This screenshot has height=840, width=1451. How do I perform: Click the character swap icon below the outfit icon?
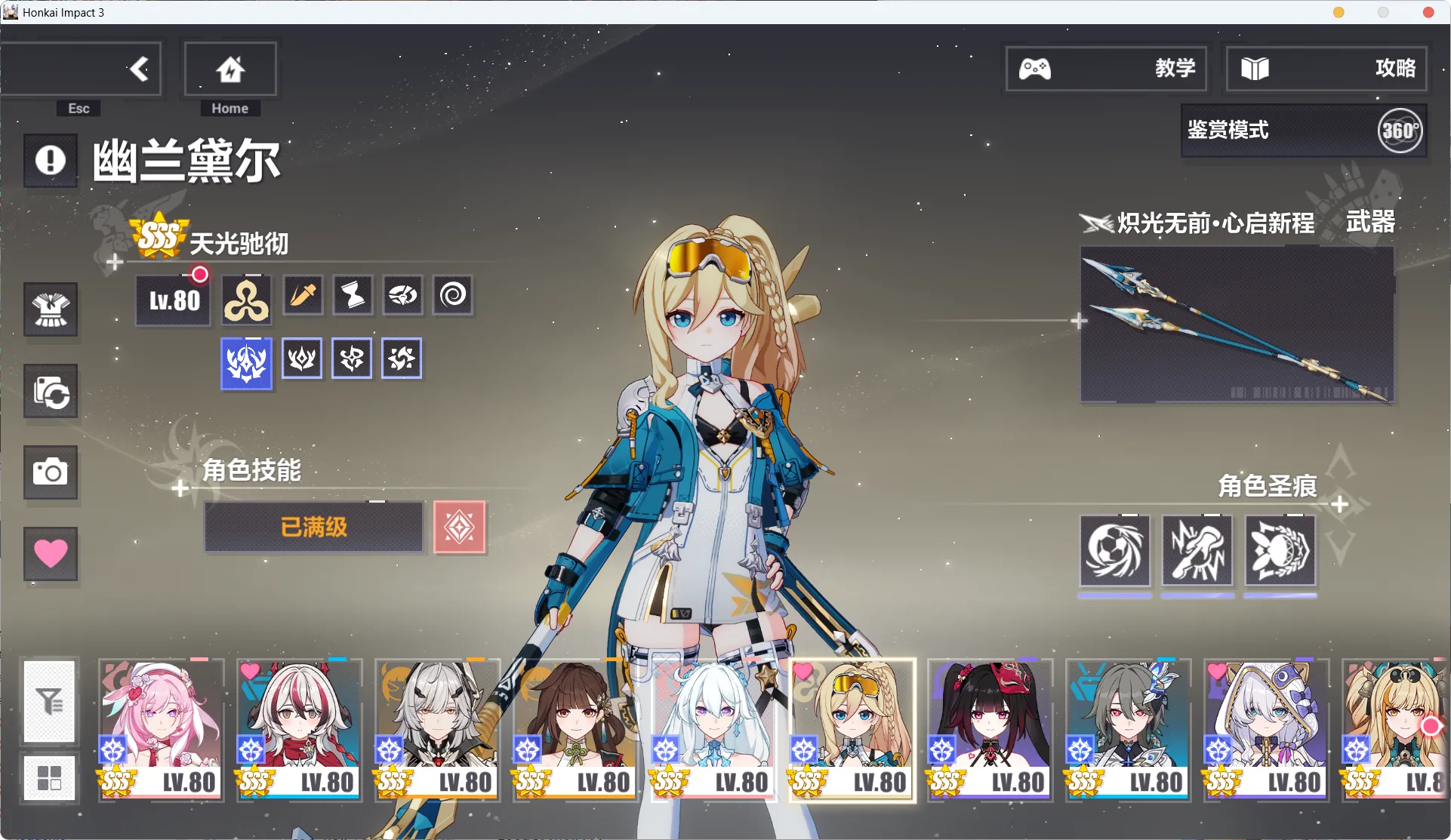(50, 392)
